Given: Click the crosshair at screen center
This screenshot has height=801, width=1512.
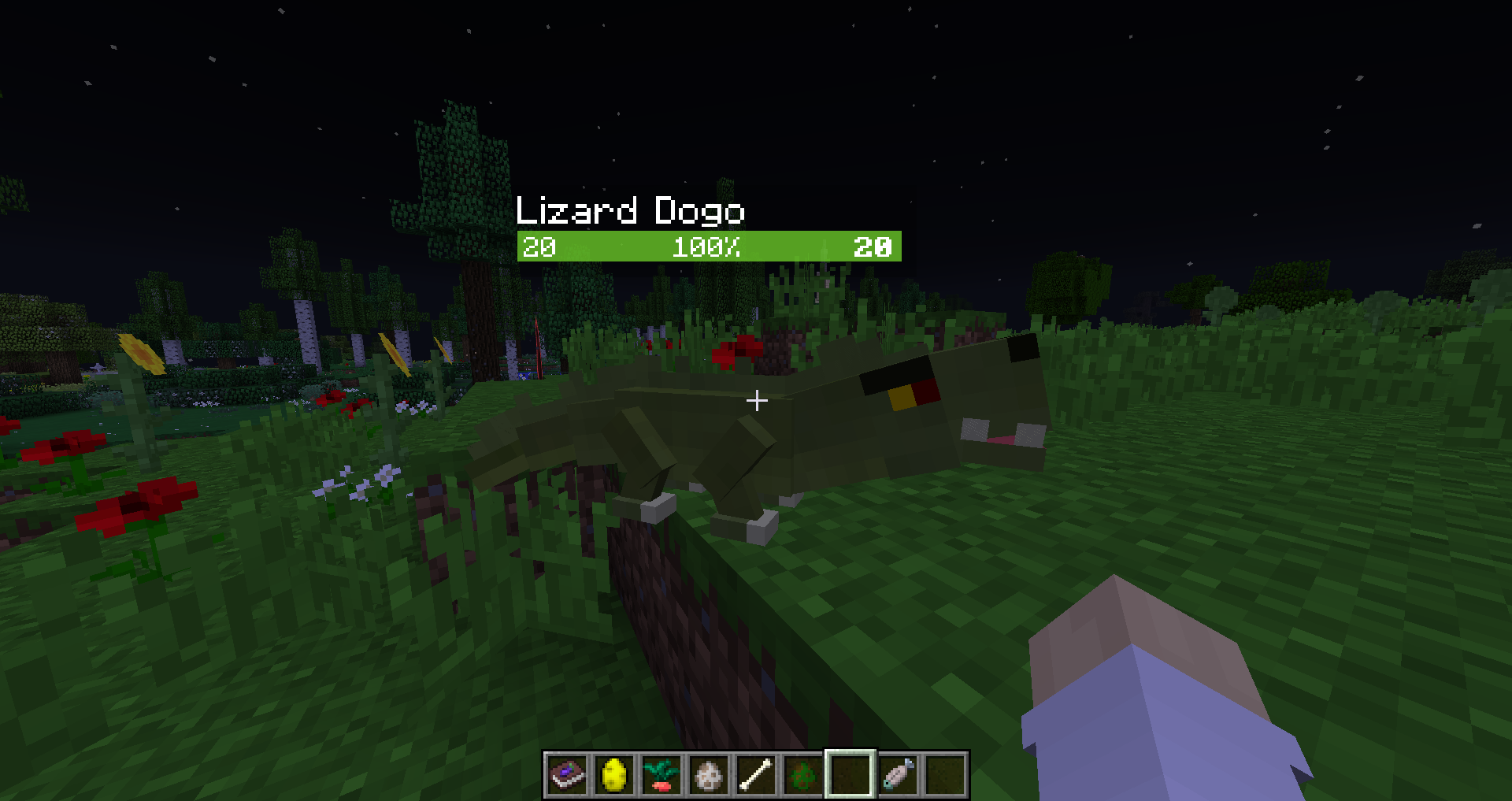Looking at the screenshot, I should [756, 401].
